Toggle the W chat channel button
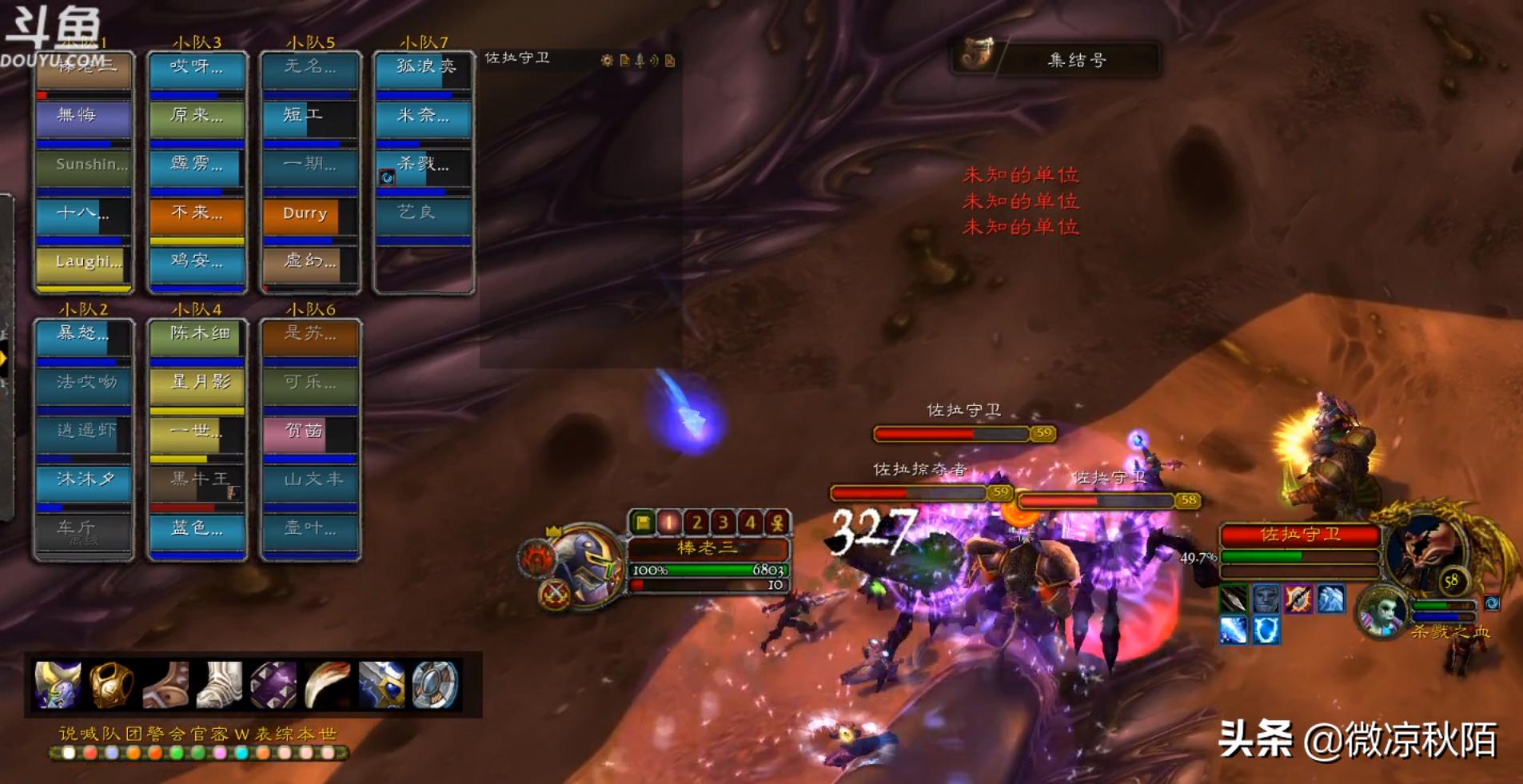The image size is (1523, 784). click(242, 731)
